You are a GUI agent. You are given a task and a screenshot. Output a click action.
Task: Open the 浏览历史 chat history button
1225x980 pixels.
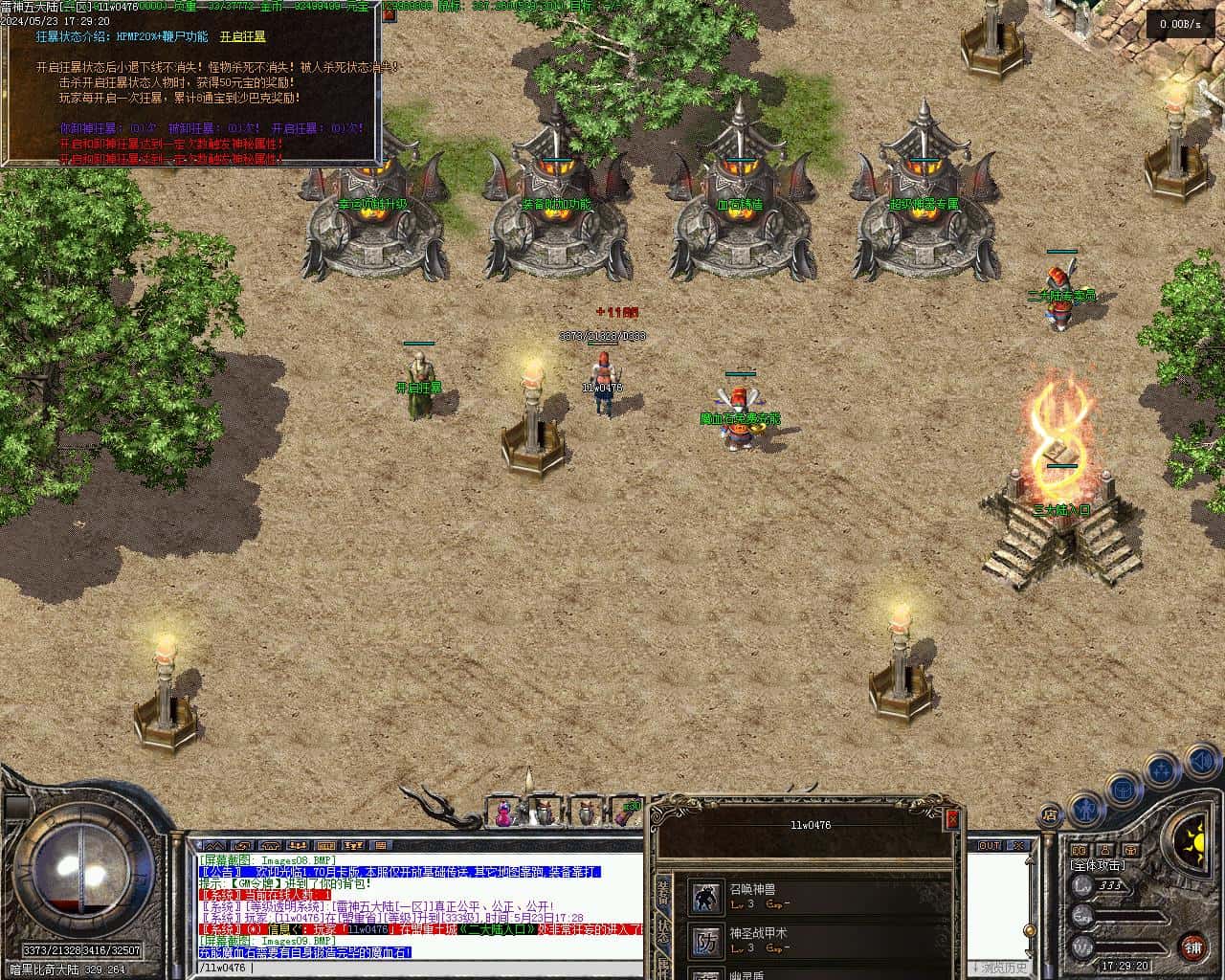click(999, 968)
